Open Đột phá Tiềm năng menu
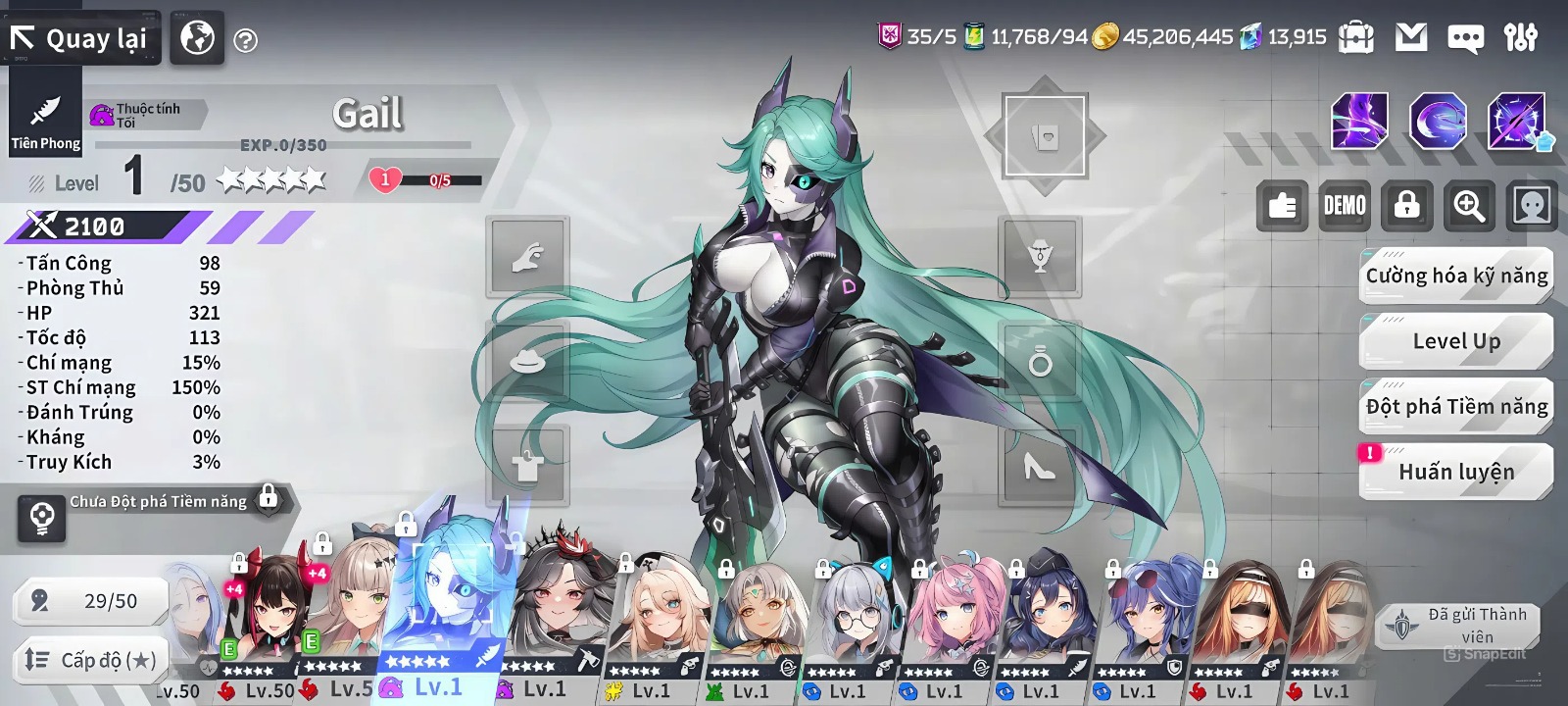This screenshot has height=706, width=1568. click(1456, 407)
